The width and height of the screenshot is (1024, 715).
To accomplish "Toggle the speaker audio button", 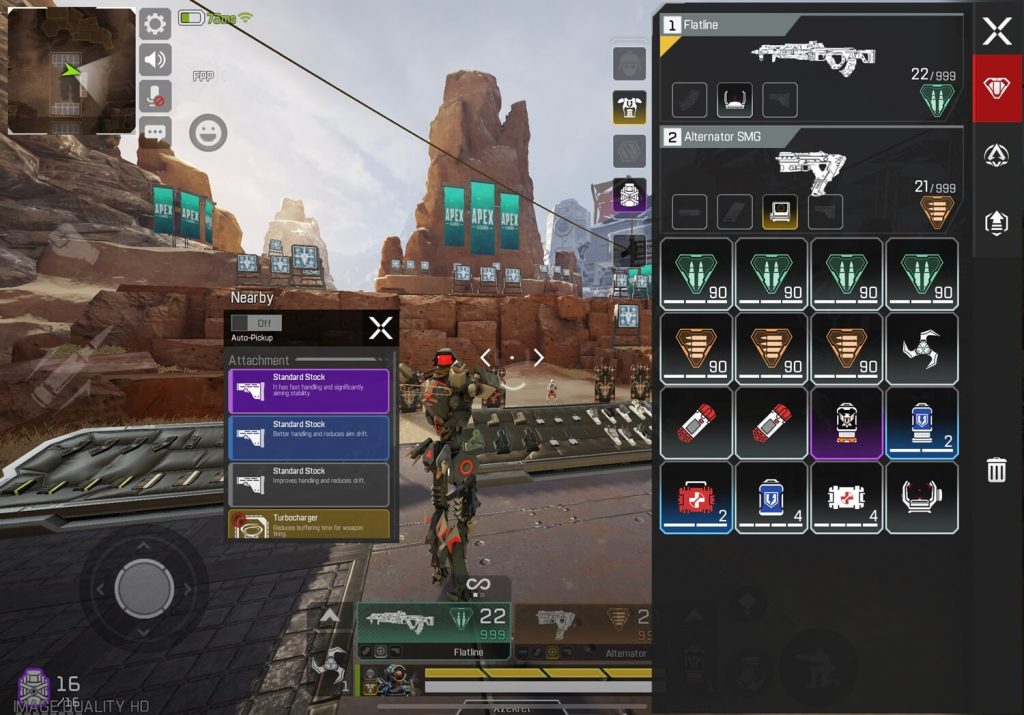I will (155, 60).
